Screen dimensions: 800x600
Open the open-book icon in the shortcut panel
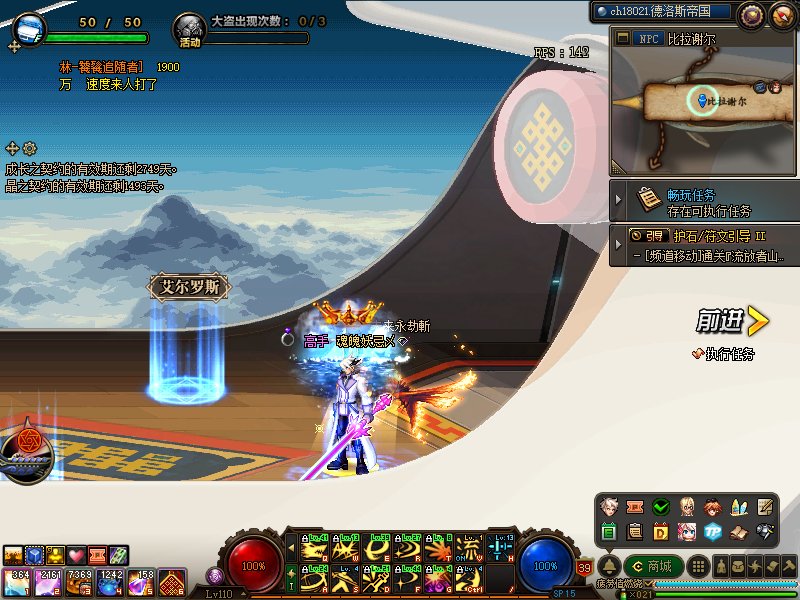(739, 531)
